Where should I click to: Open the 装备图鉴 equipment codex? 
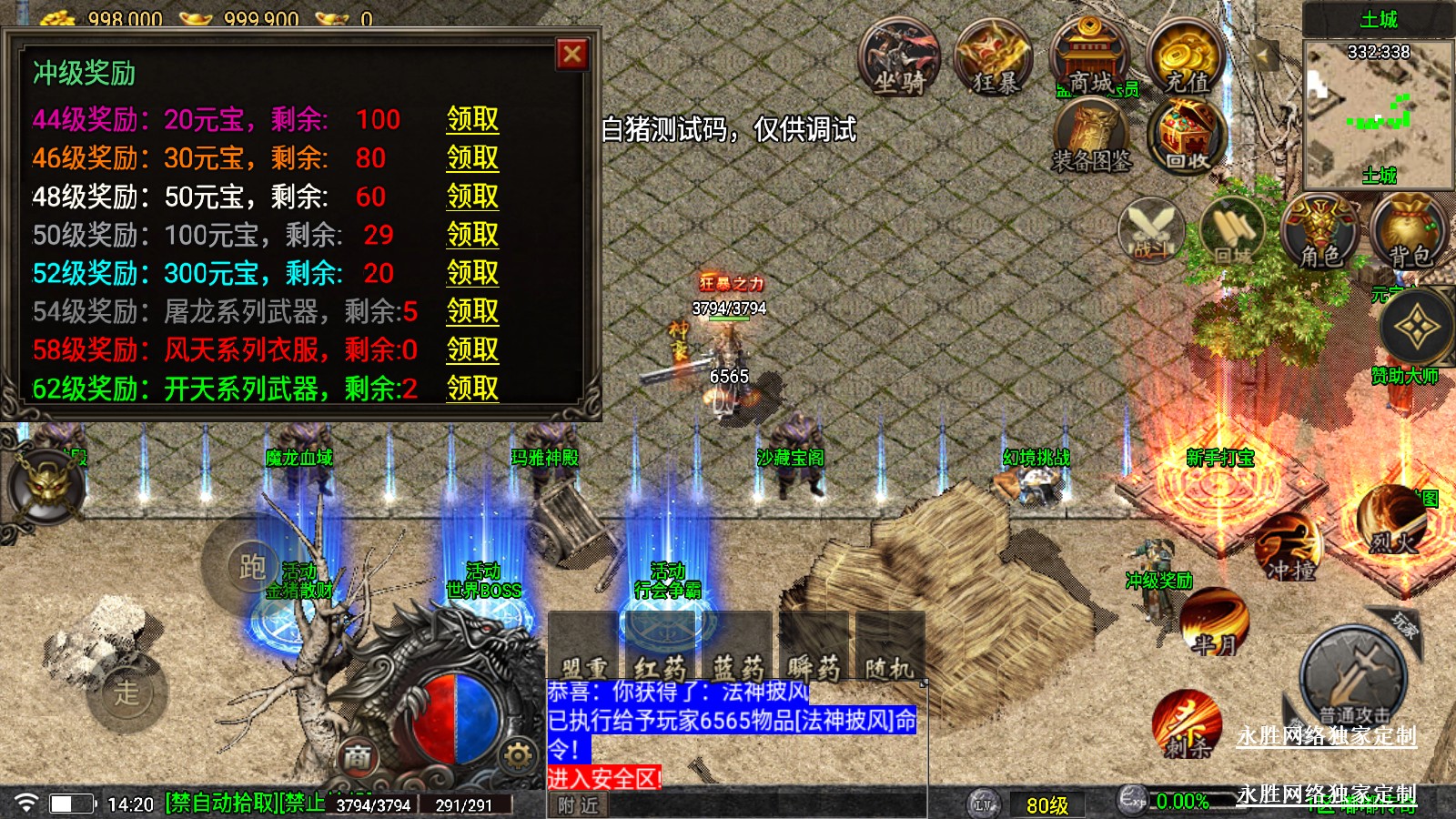pos(1091,136)
